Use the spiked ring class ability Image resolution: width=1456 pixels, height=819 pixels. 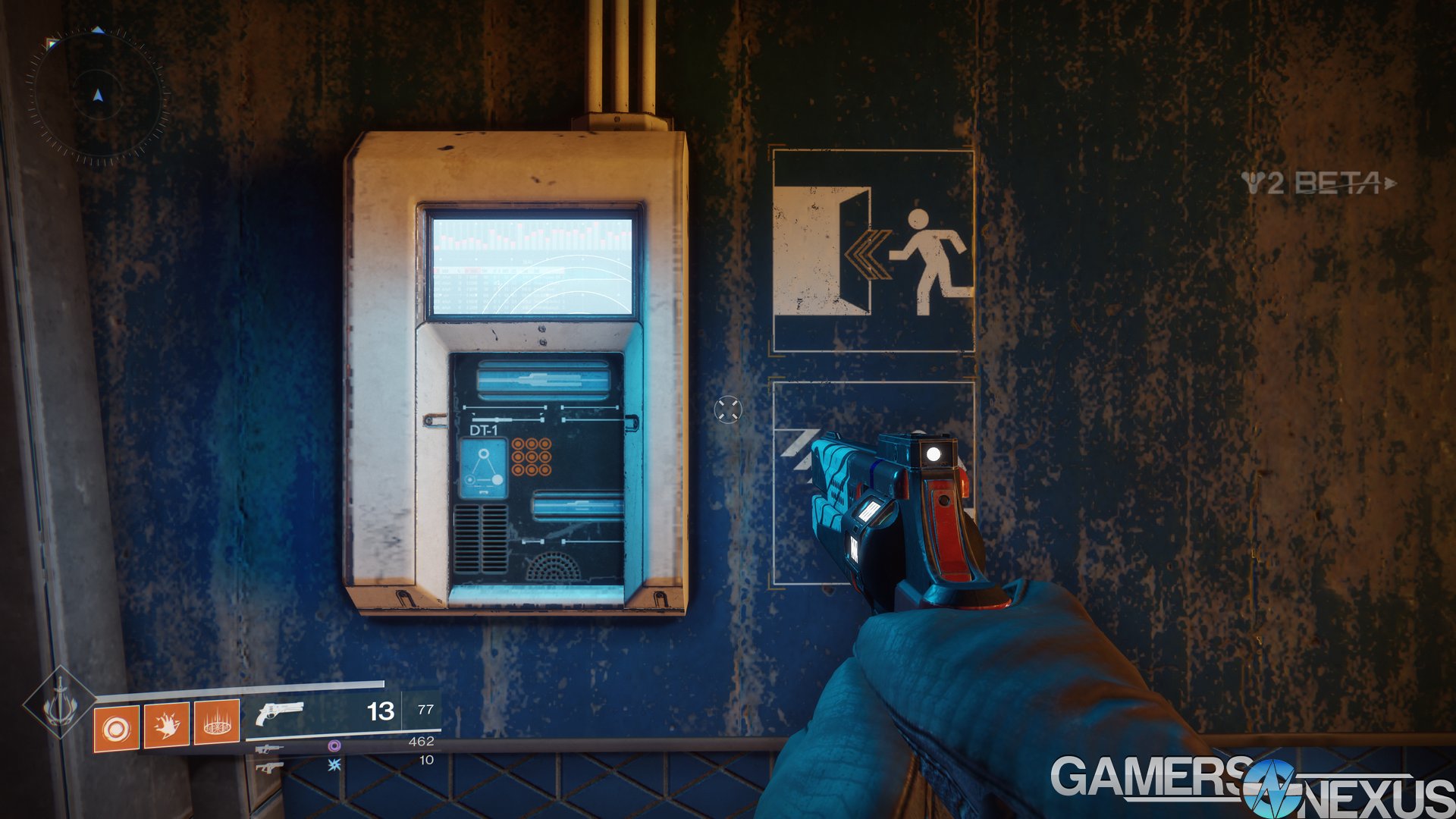(217, 723)
